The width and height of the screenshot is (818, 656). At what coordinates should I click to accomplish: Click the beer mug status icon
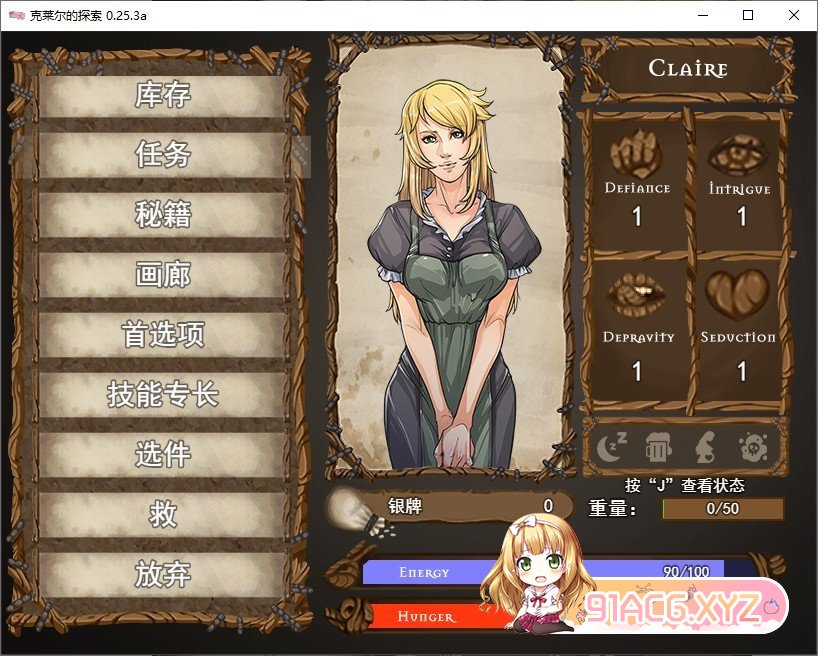click(x=657, y=446)
